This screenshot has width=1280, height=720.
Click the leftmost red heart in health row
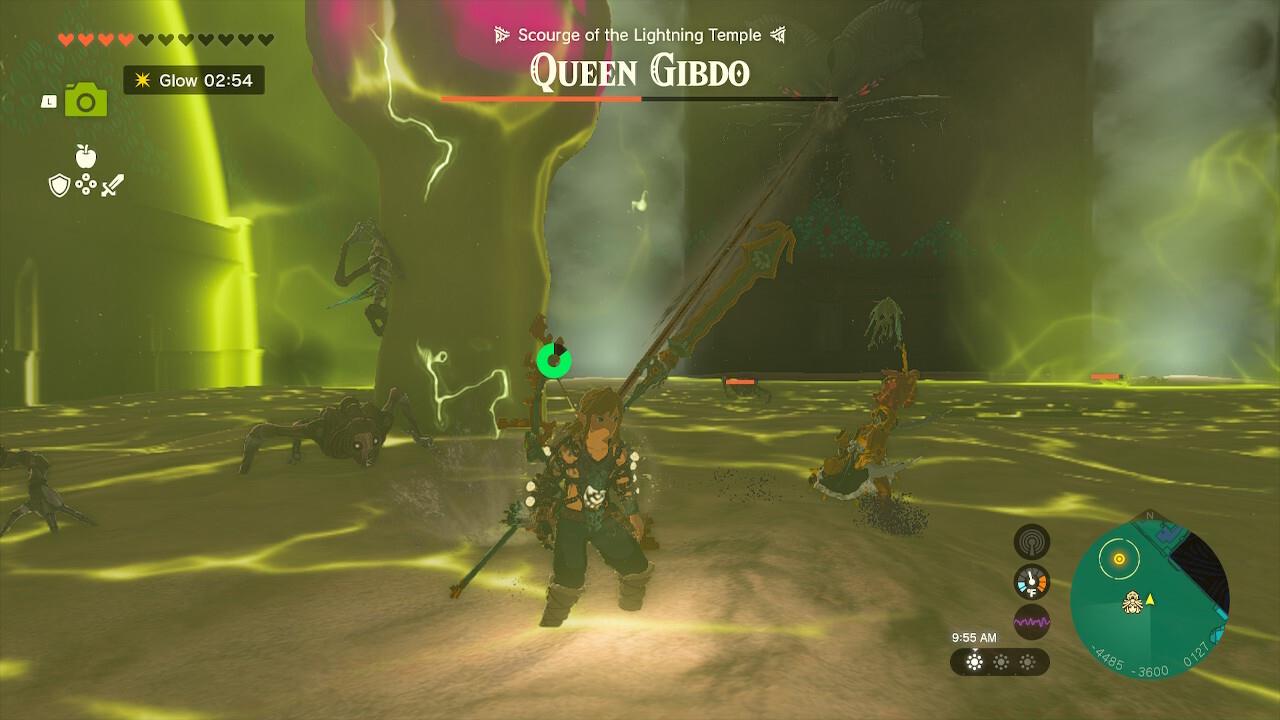coord(65,39)
